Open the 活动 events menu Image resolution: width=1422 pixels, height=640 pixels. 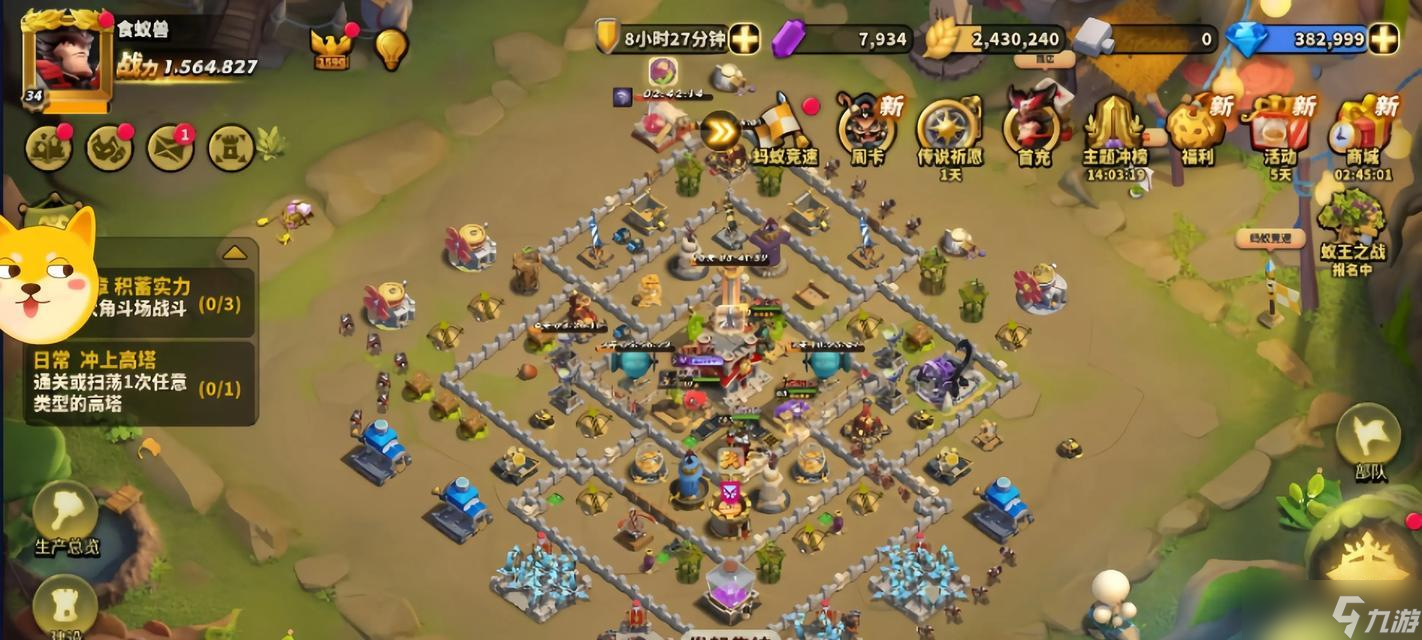1280,130
